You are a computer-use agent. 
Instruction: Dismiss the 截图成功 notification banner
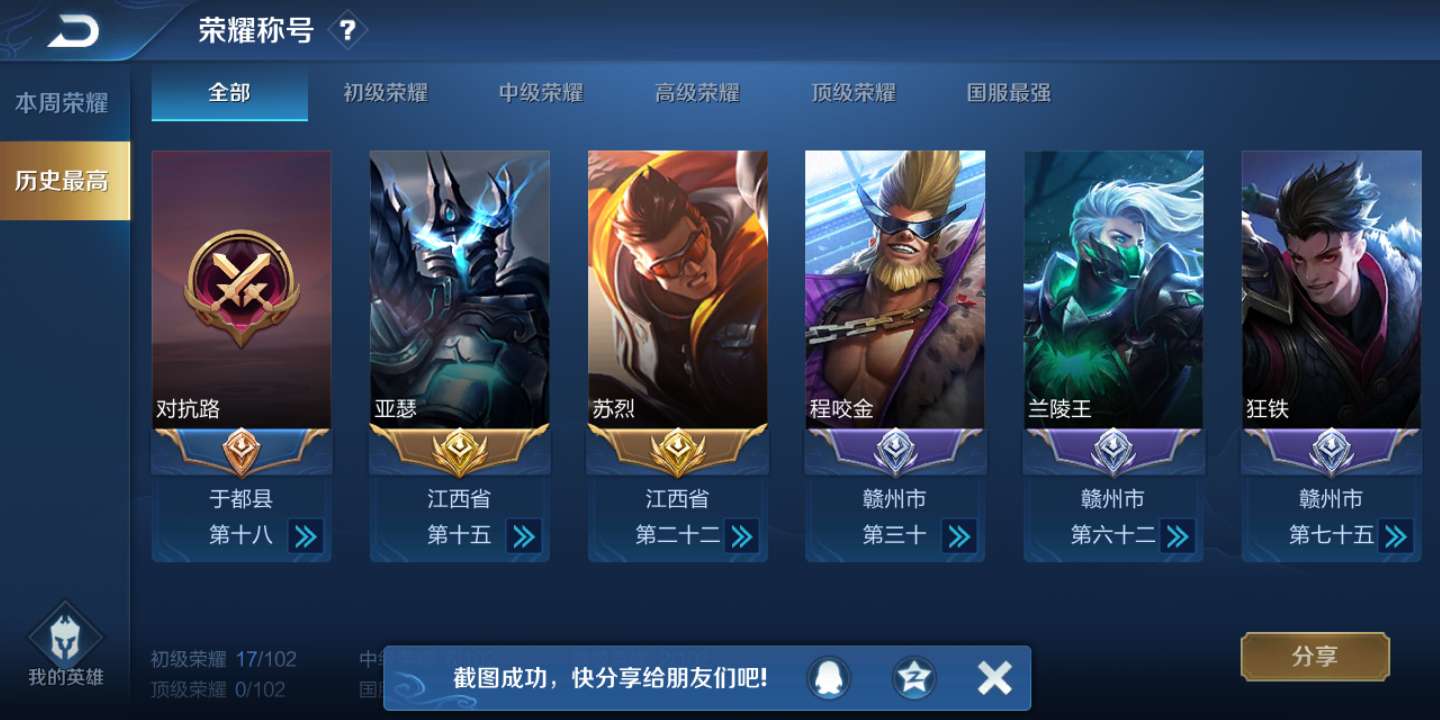993,677
